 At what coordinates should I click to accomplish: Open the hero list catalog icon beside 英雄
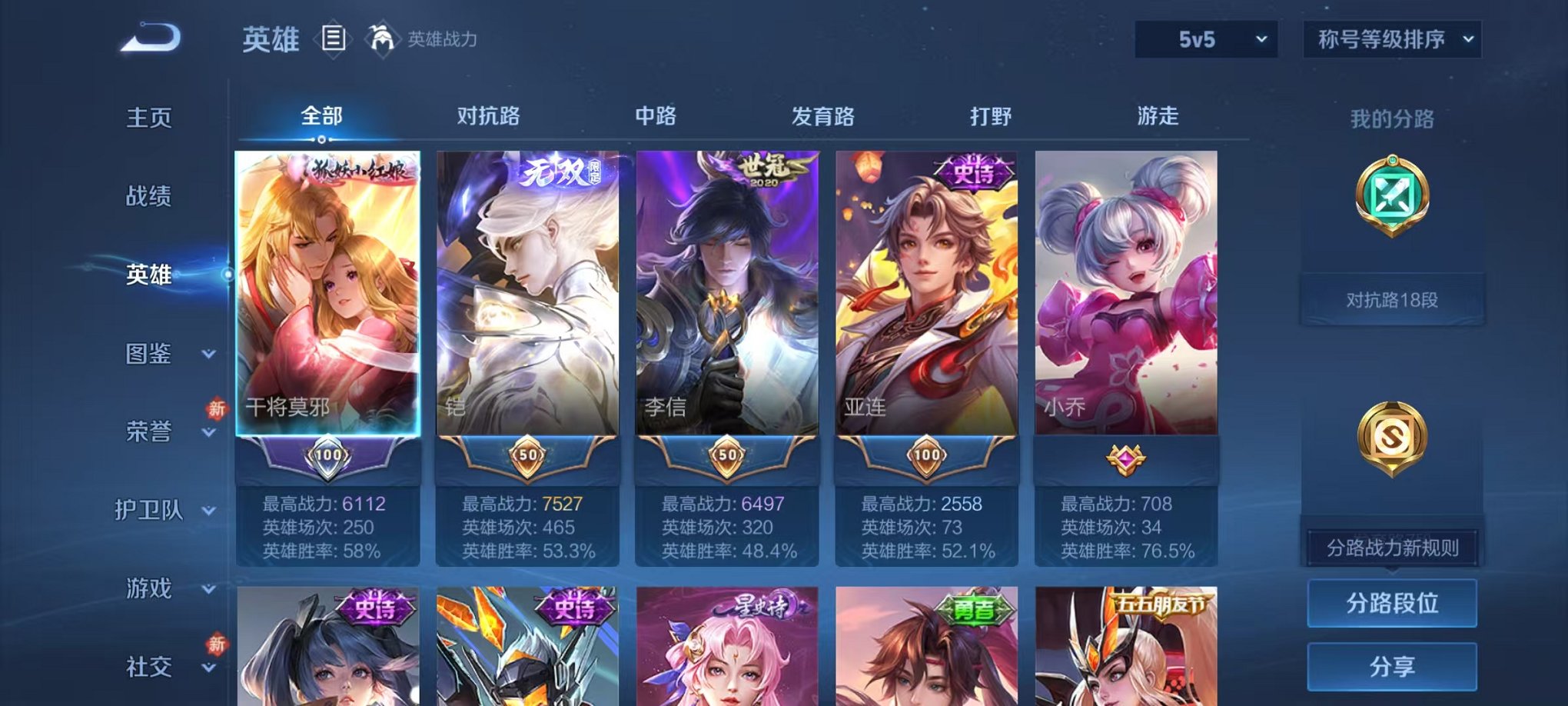[333, 36]
